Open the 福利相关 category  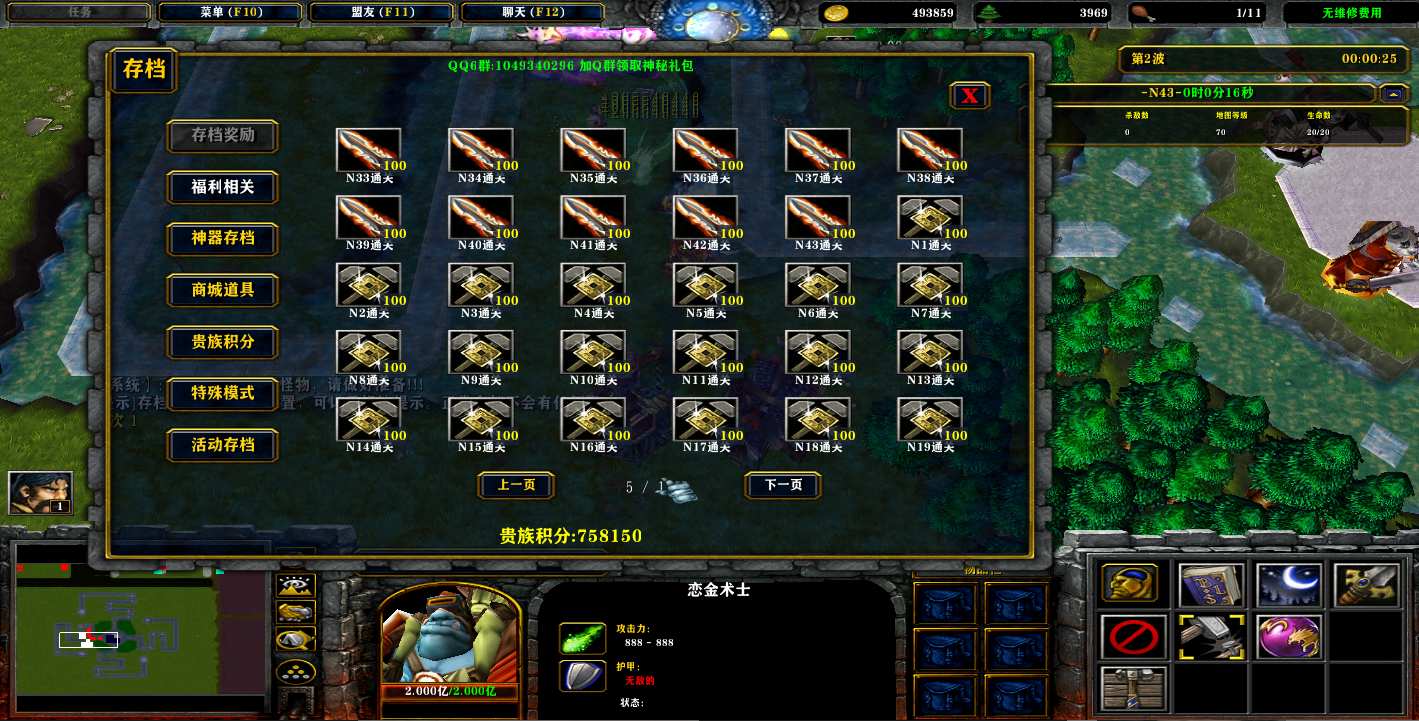(222, 187)
